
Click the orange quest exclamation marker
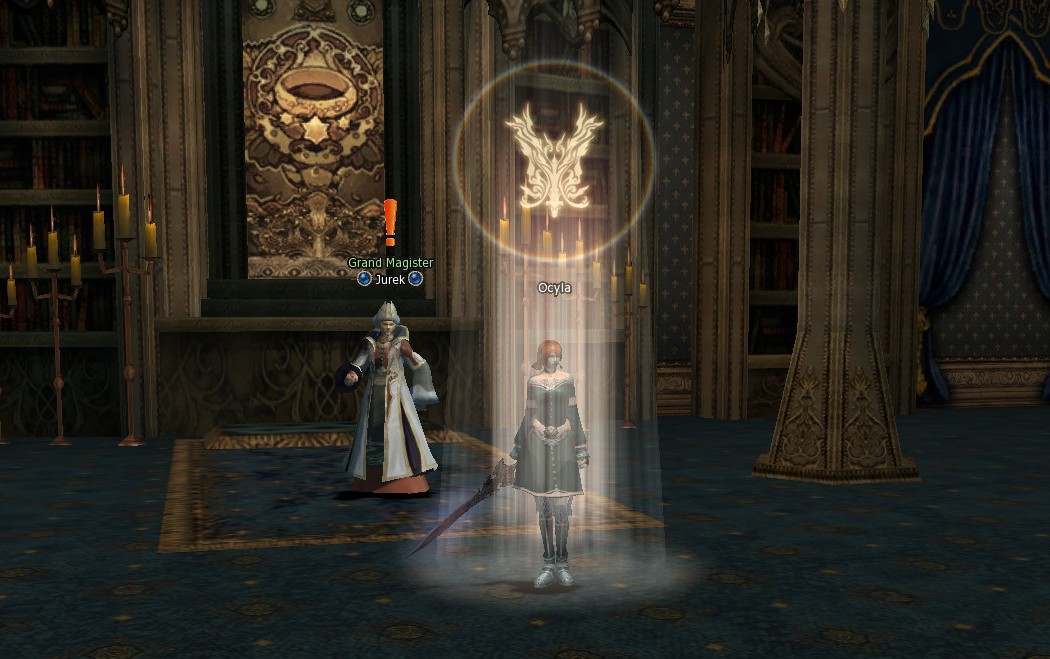click(390, 222)
